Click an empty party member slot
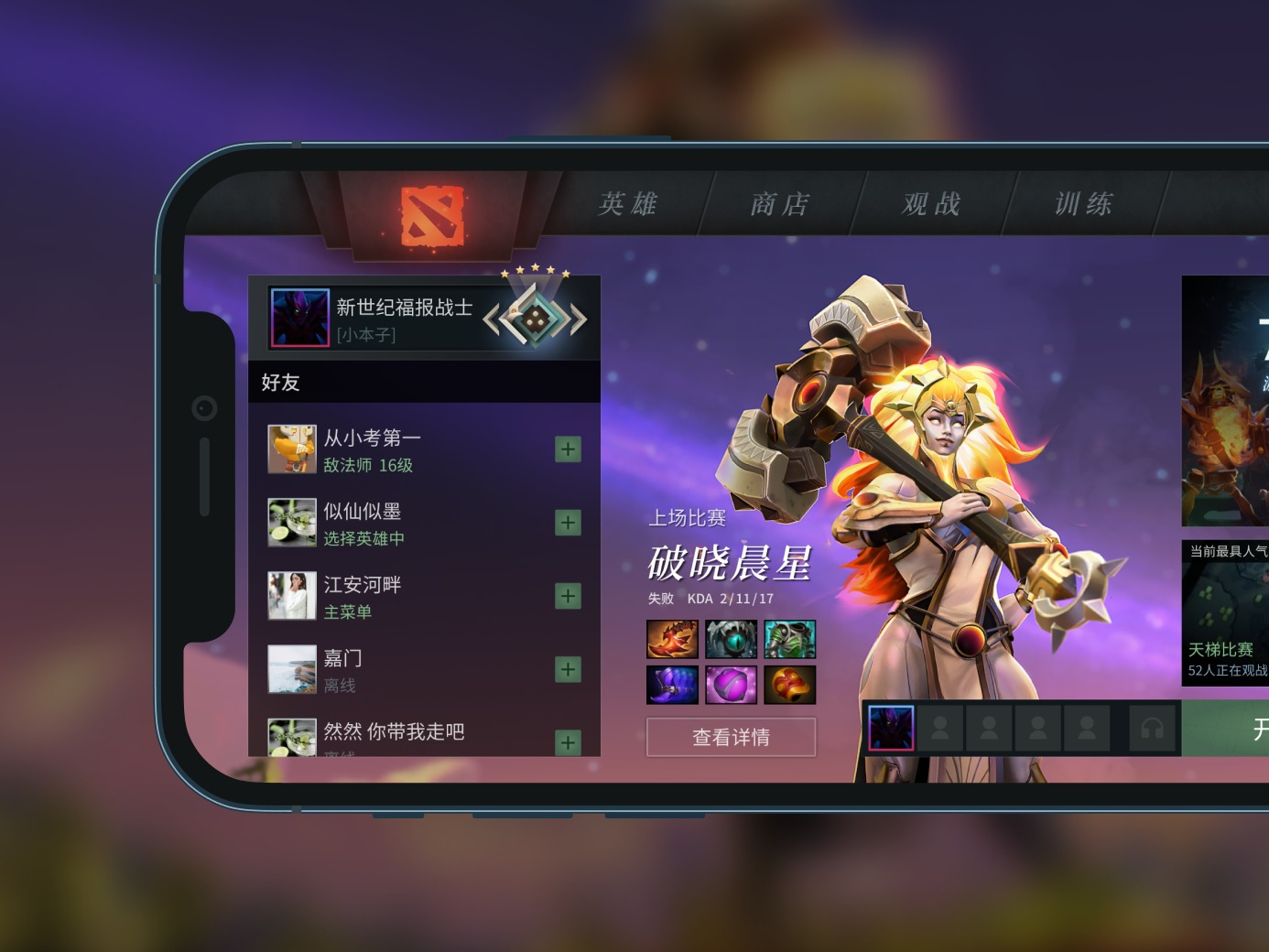This screenshot has width=1269, height=952. click(940, 728)
